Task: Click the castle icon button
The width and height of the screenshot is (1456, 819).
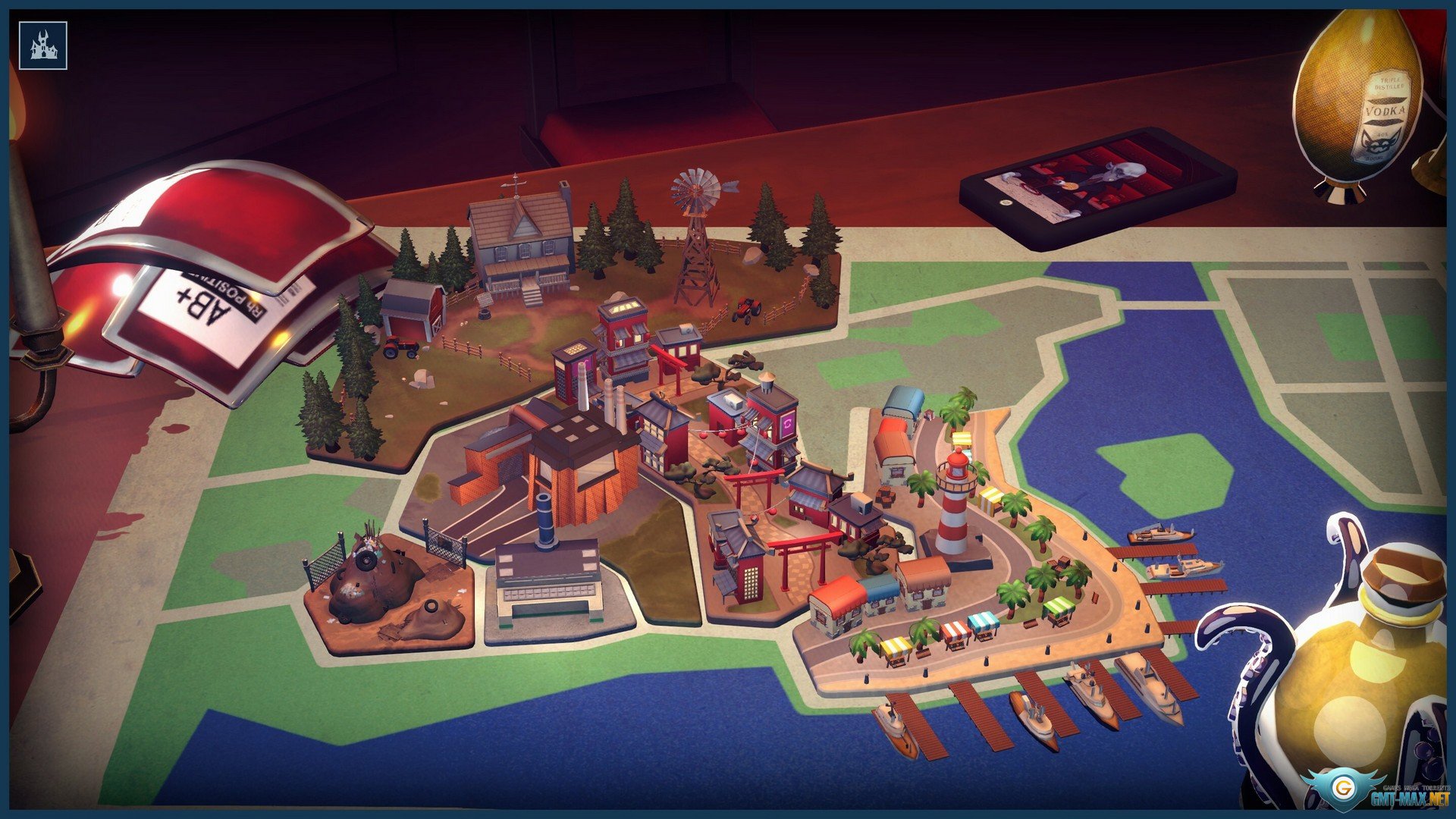Action: (43, 45)
